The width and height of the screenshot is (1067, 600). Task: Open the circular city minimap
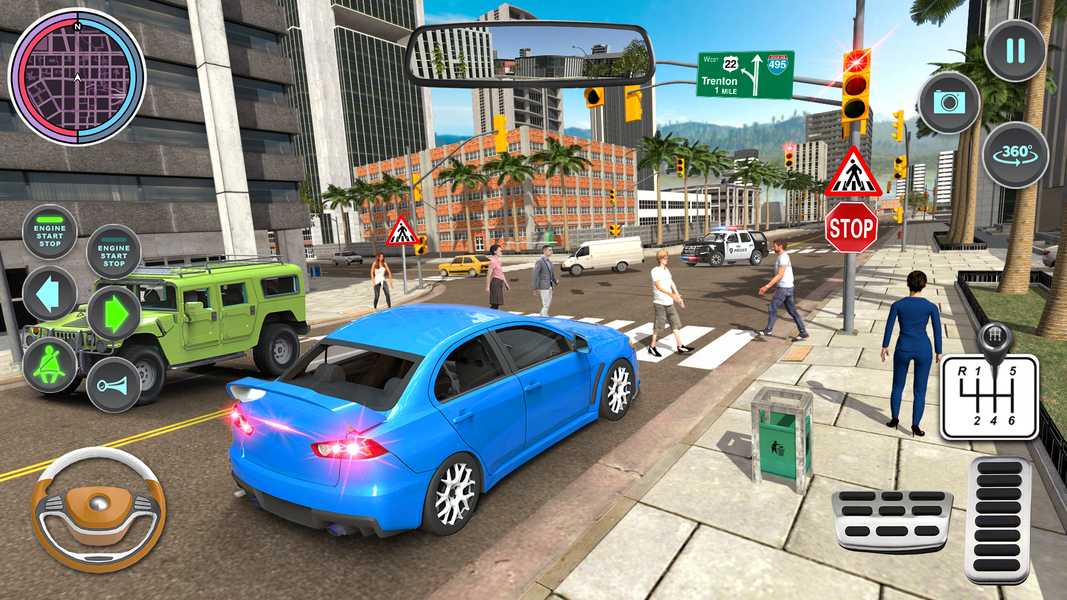(x=77, y=76)
